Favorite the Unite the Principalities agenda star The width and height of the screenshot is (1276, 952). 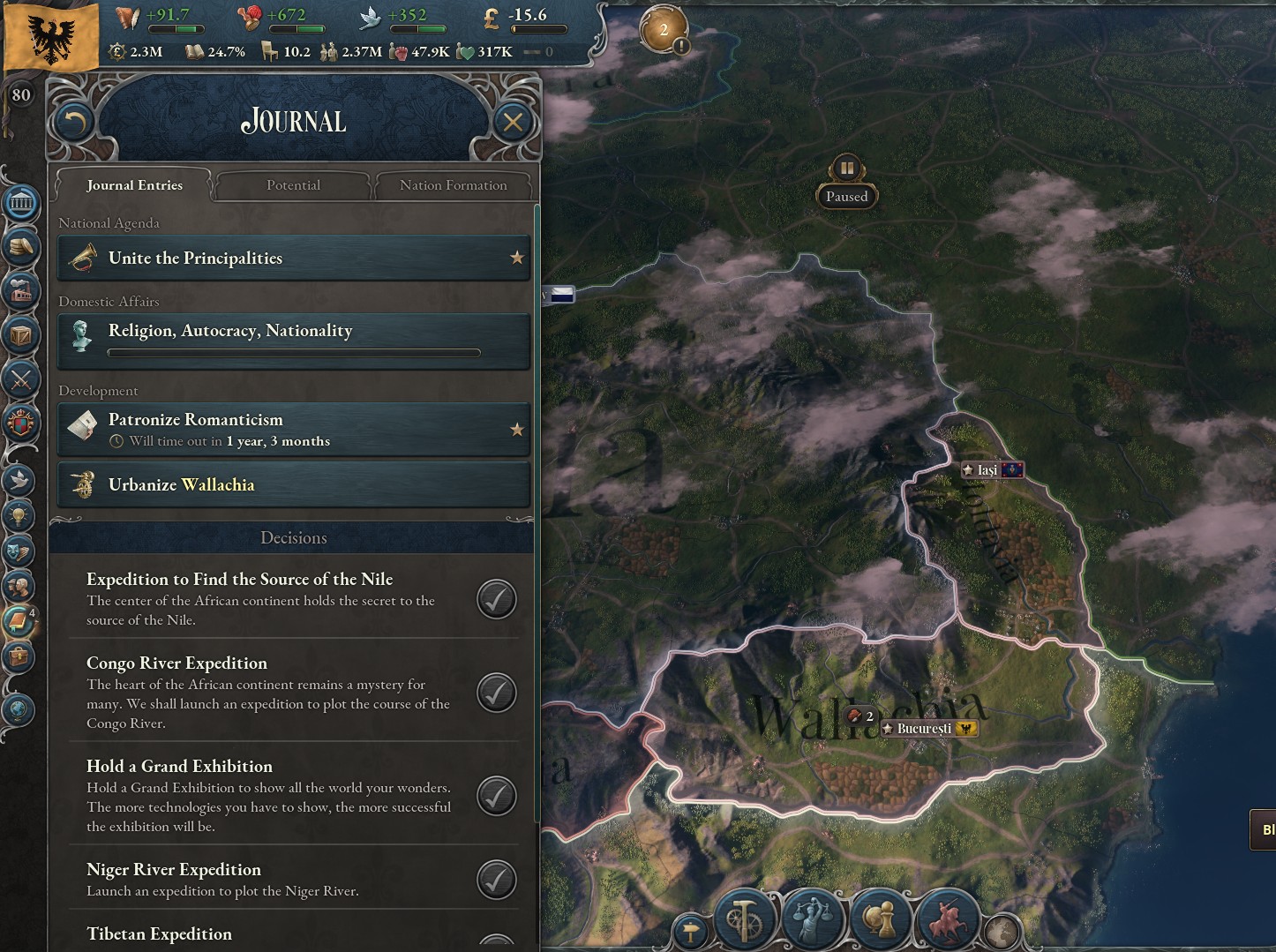(x=517, y=258)
